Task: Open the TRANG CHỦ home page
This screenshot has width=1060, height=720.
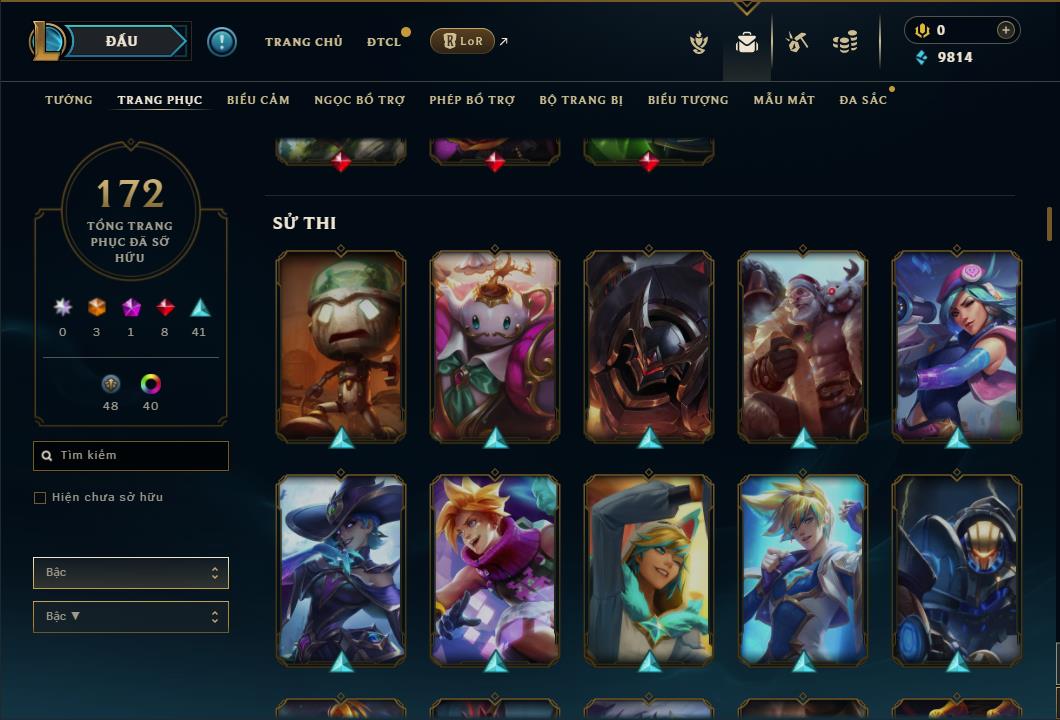Action: (x=303, y=42)
